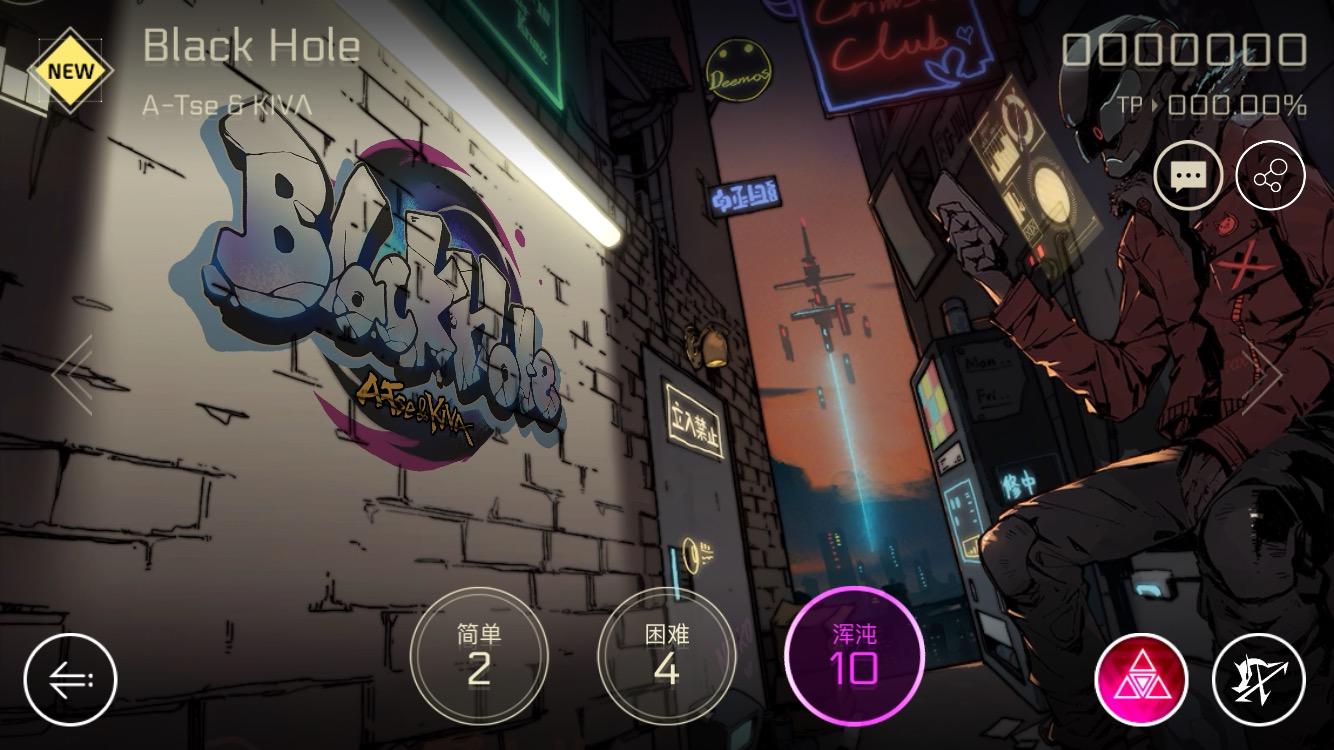Open the comments speech bubble

[x=1188, y=177]
